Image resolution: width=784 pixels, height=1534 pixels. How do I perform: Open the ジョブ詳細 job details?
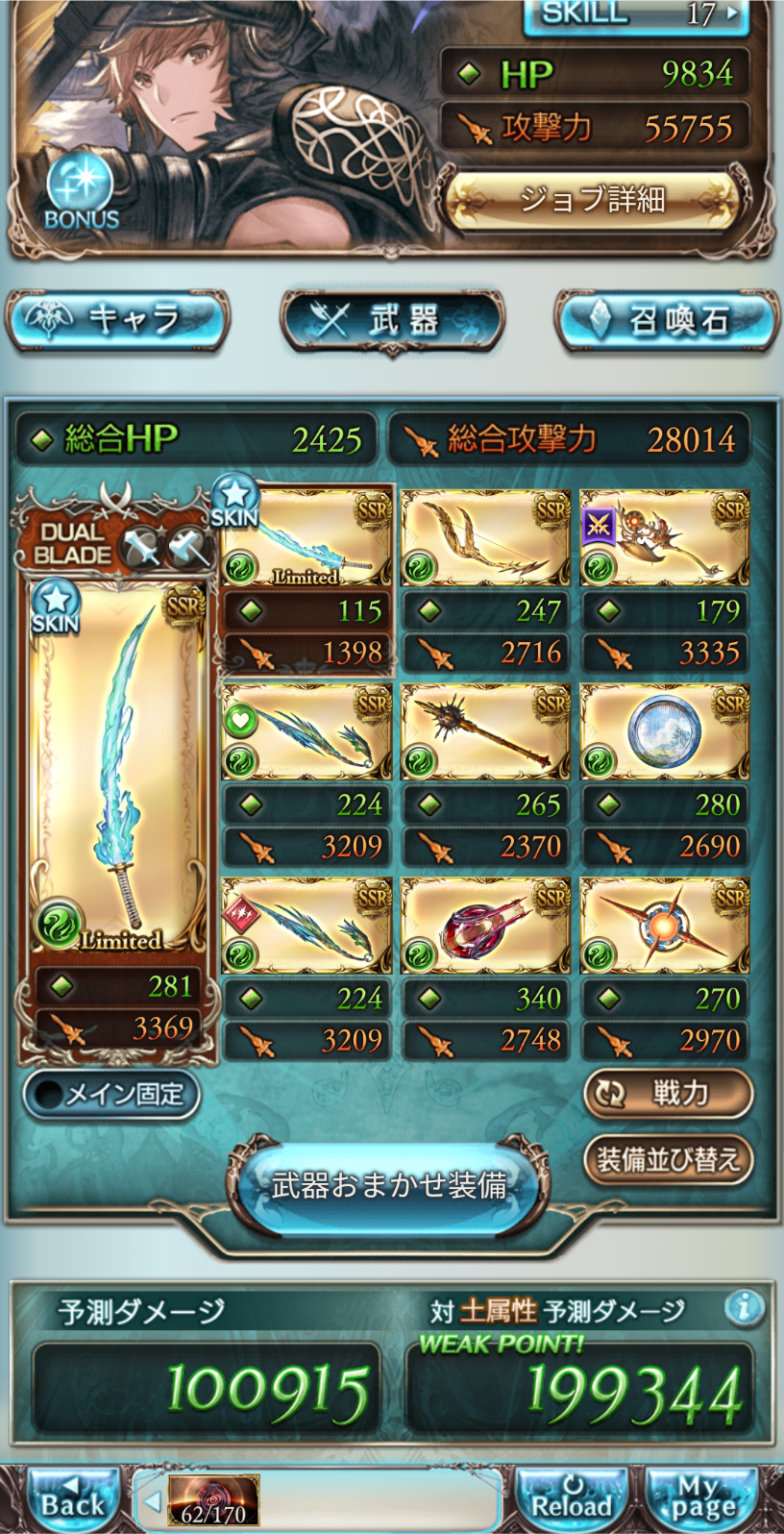[x=592, y=201]
